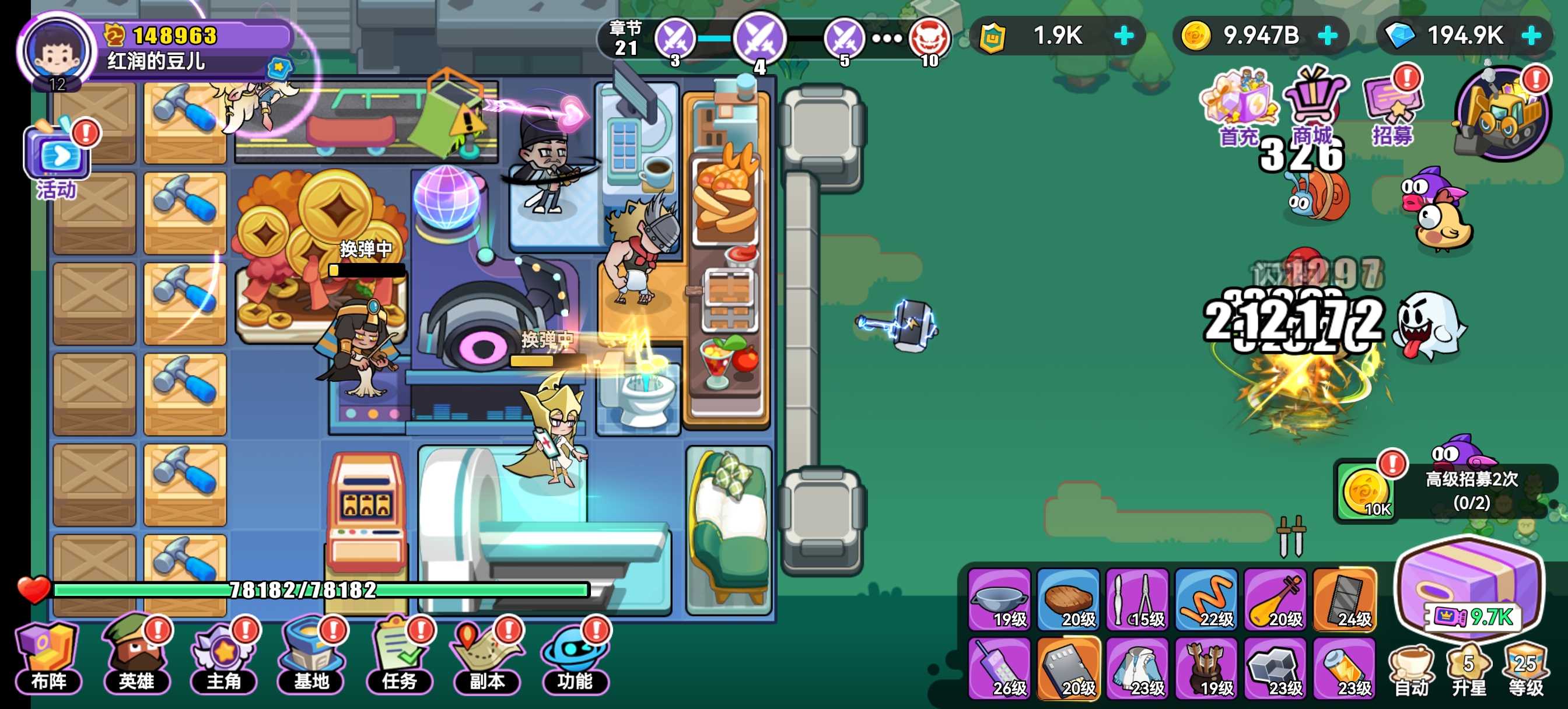Tap the 等级 level upgrade button

[x=1526, y=669]
